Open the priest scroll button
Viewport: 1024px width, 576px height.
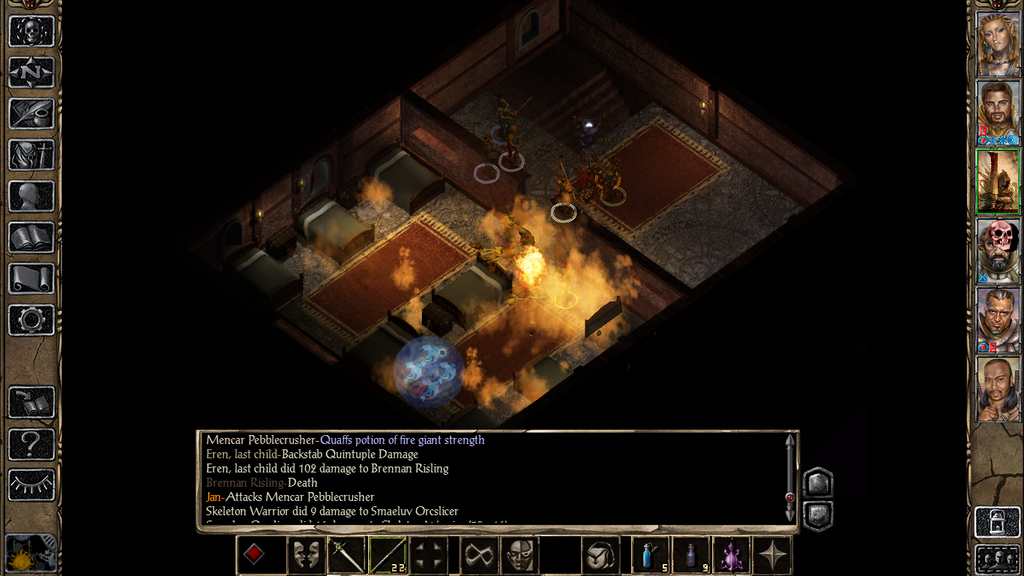[31, 278]
